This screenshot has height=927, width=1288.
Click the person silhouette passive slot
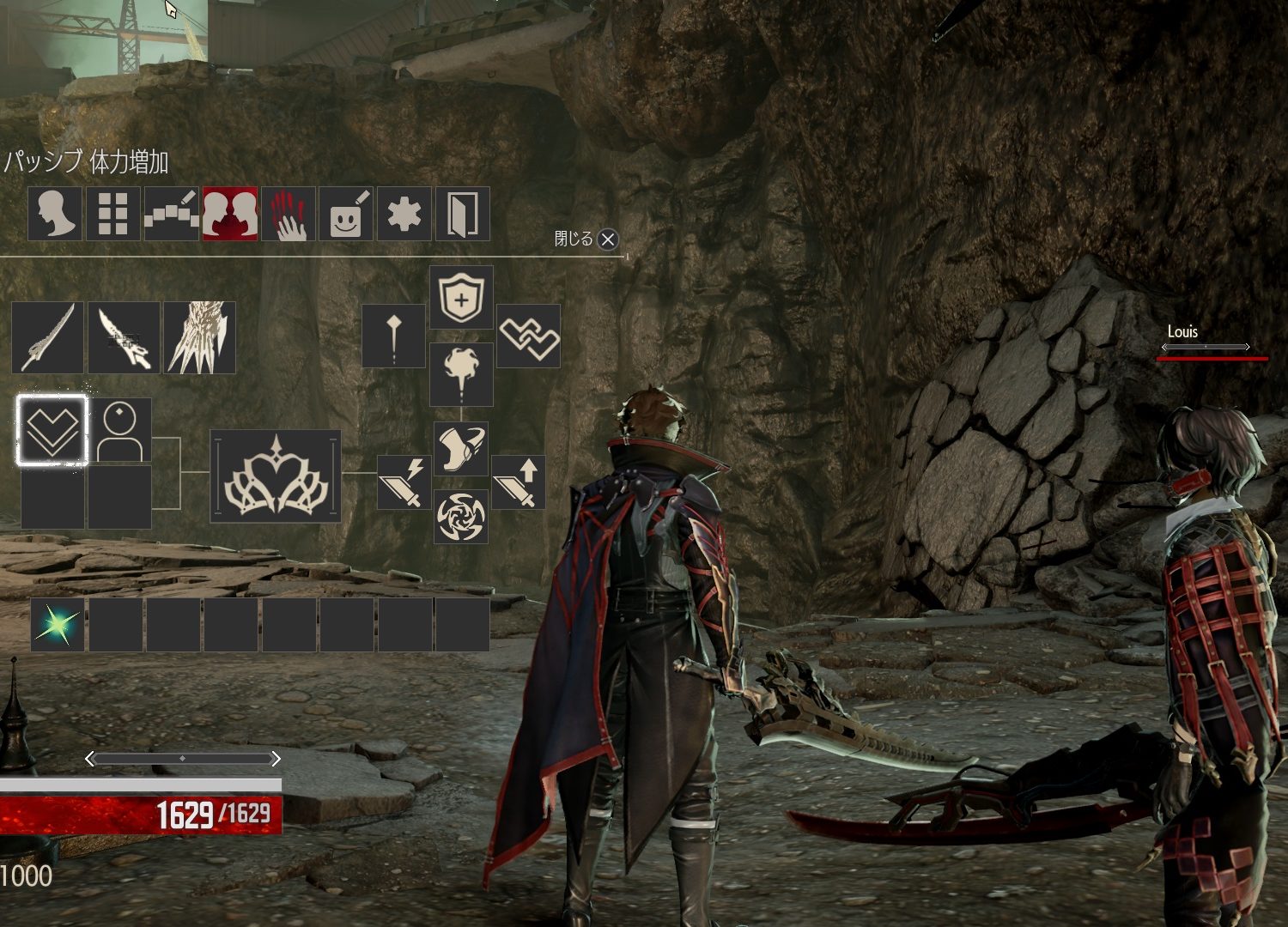(x=120, y=430)
